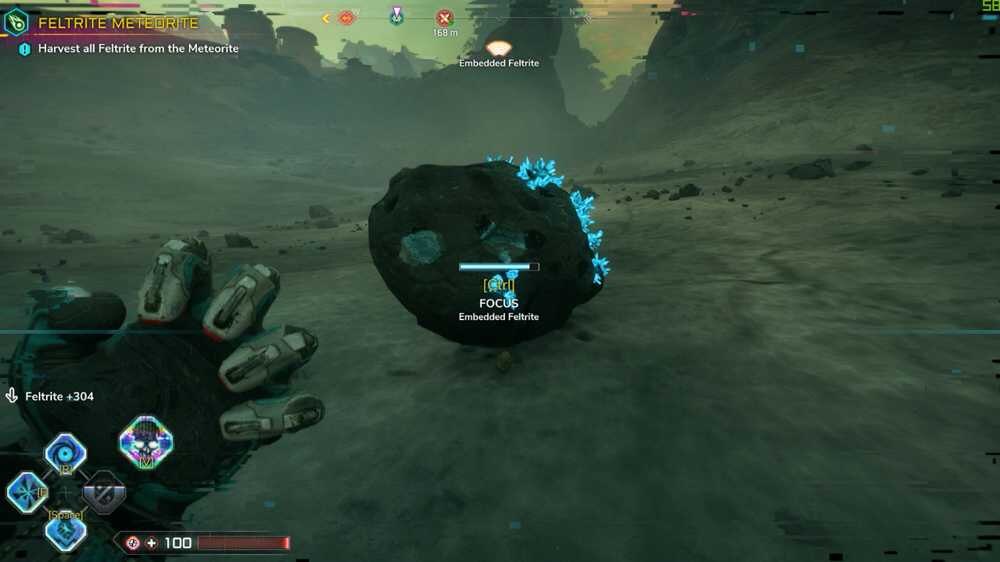Select the greyed-out disabled ability slot

tap(104, 492)
